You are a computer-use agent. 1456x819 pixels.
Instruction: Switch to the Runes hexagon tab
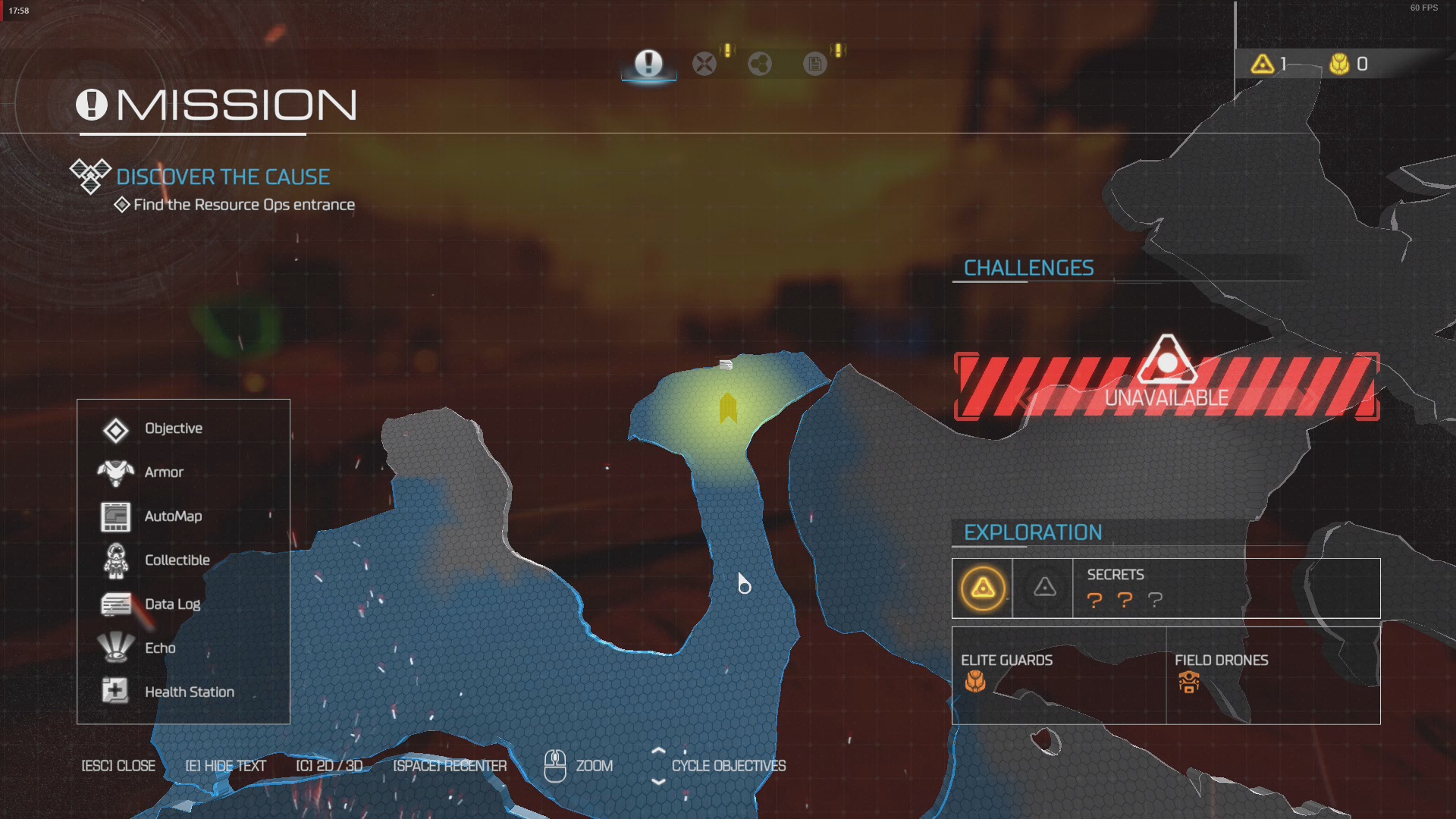pyautogui.click(x=761, y=64)
